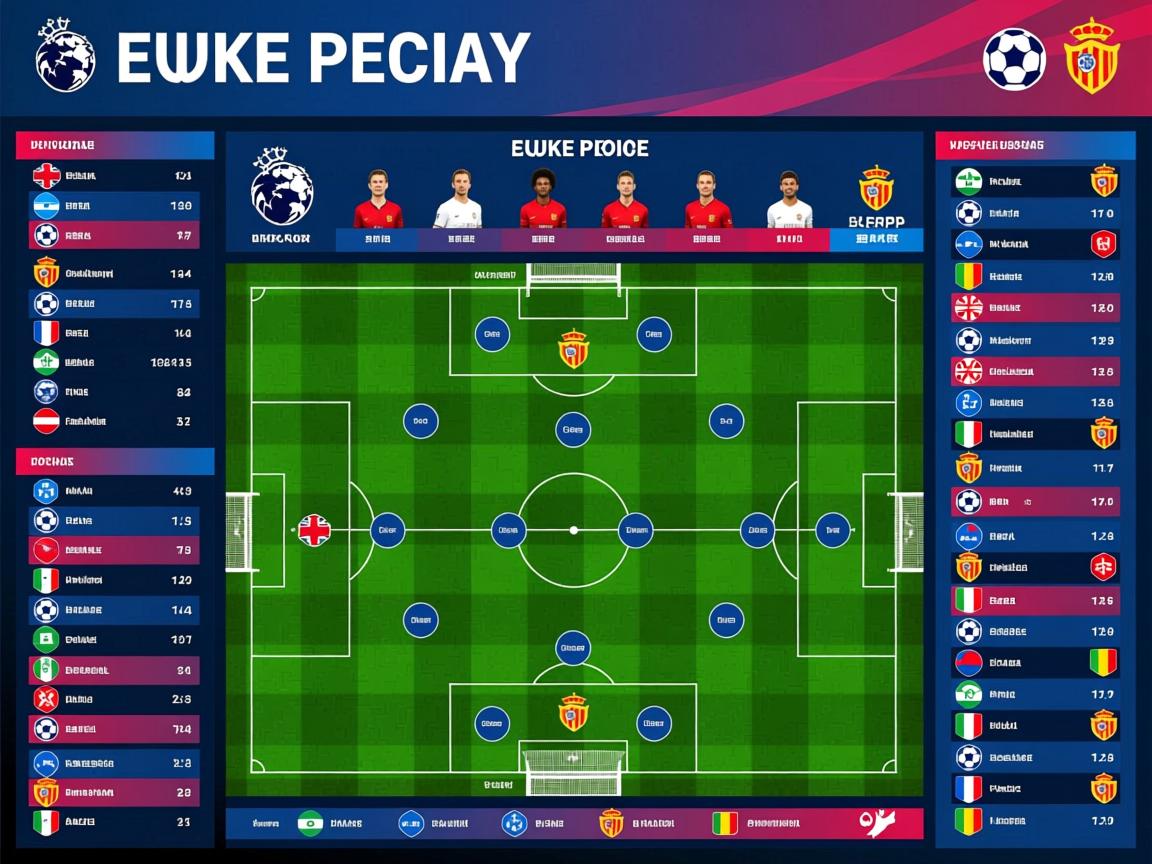Viewport: 1152px width, 864px height.
Task: Choose the light blue flag row showing 190
Action: point(108,206)
